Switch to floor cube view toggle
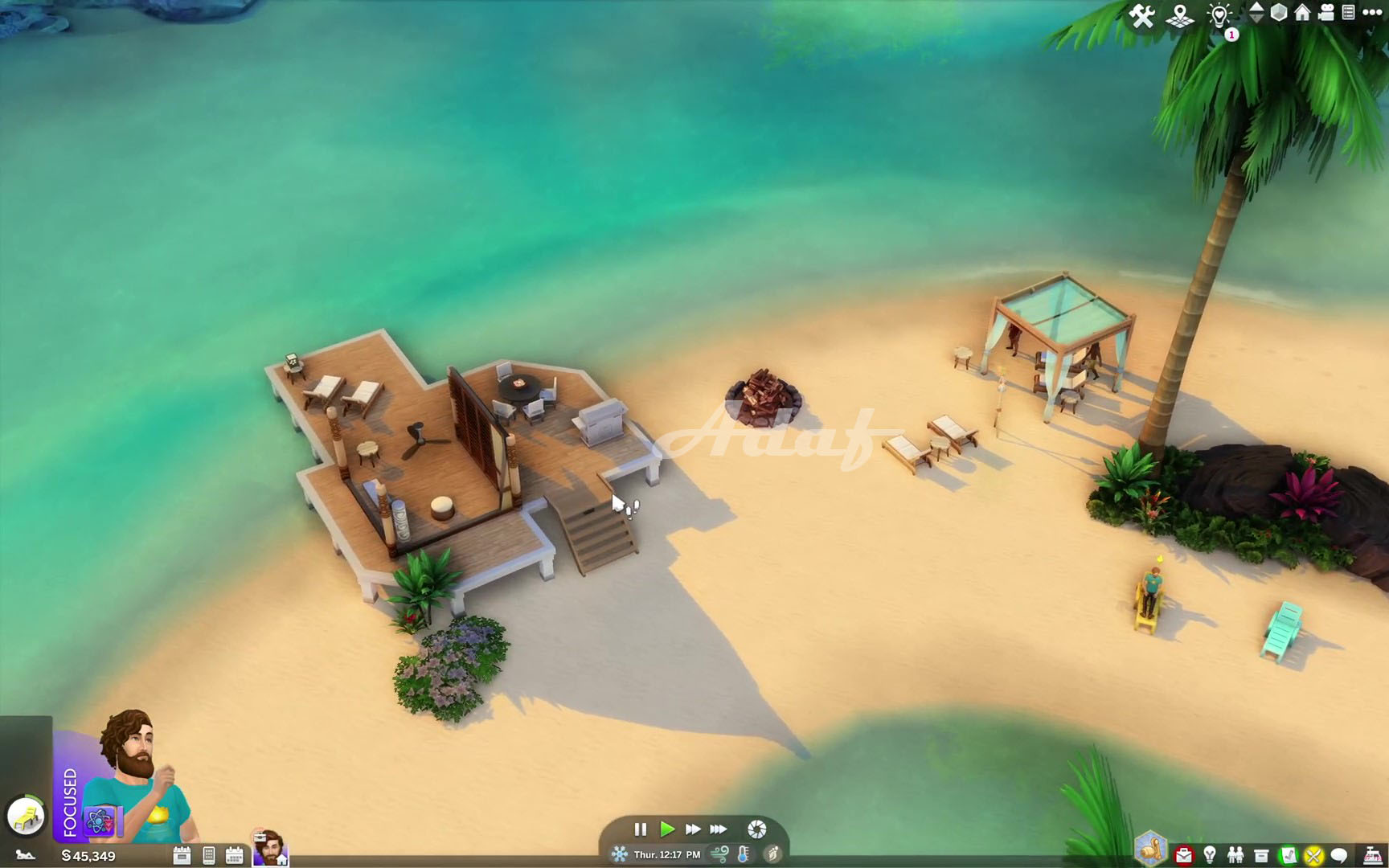Image resolution: width=1389 pixels, height=868 pixels. point(1279,14)
